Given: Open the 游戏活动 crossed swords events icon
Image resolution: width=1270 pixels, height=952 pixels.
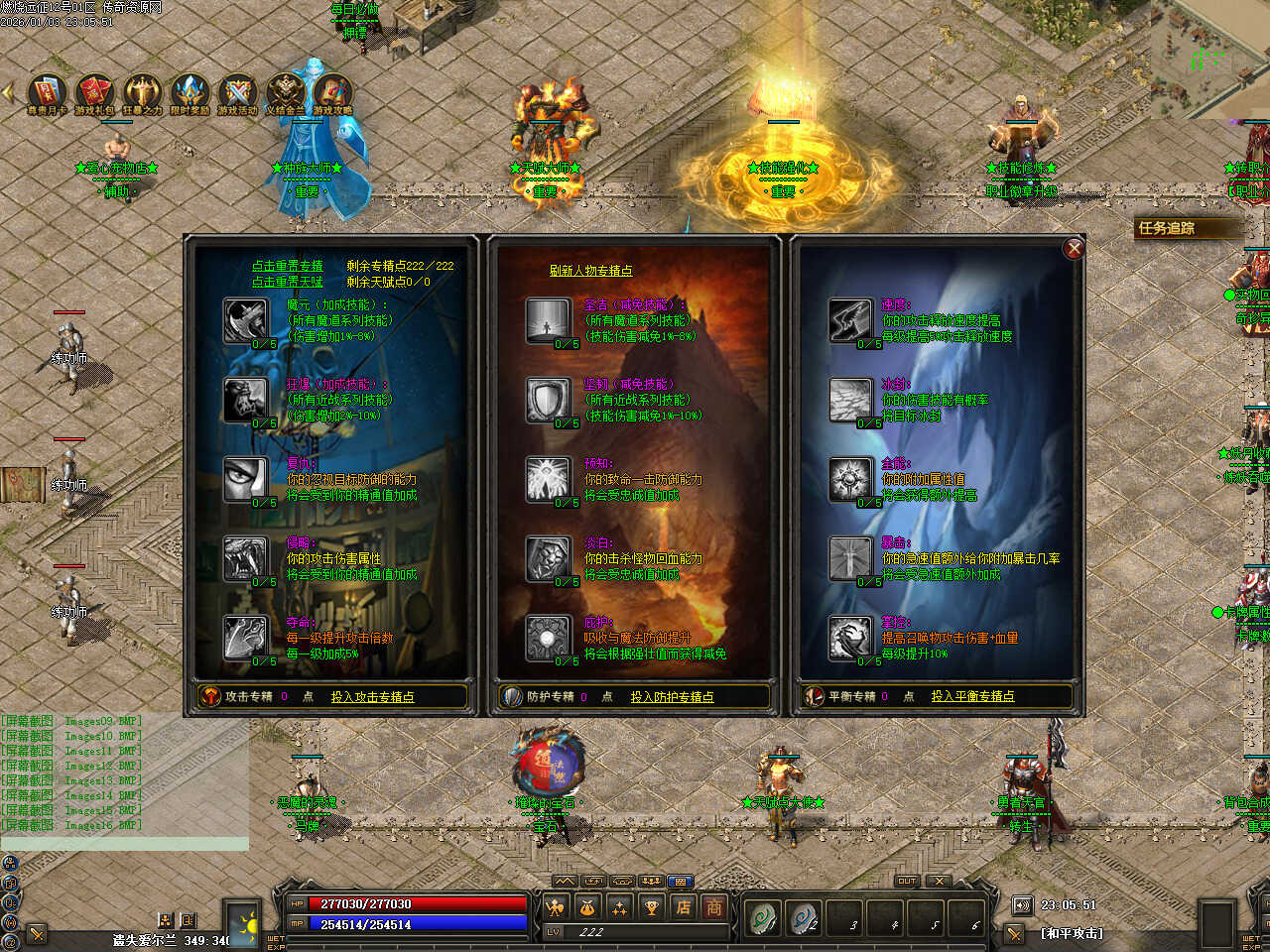Looking at the screenshot, I should click(x=237, y=92).
